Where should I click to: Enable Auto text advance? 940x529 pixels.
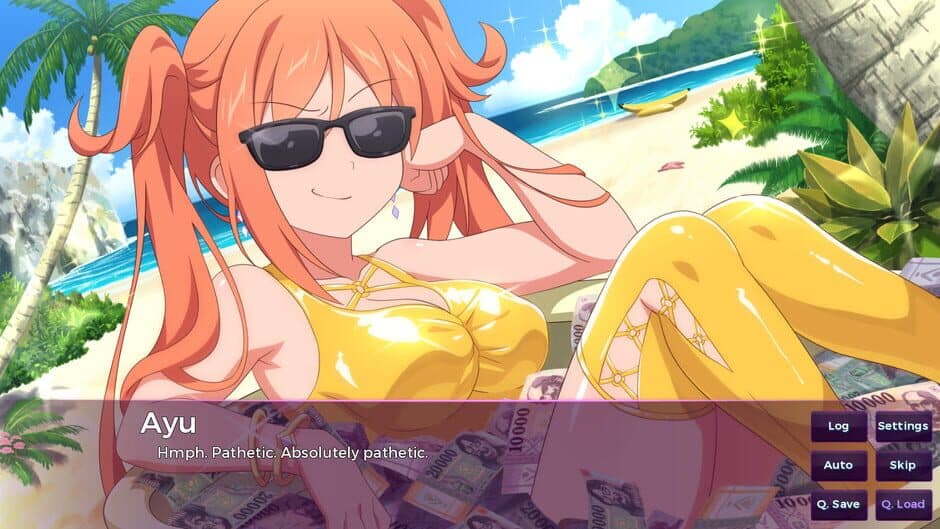838,465
